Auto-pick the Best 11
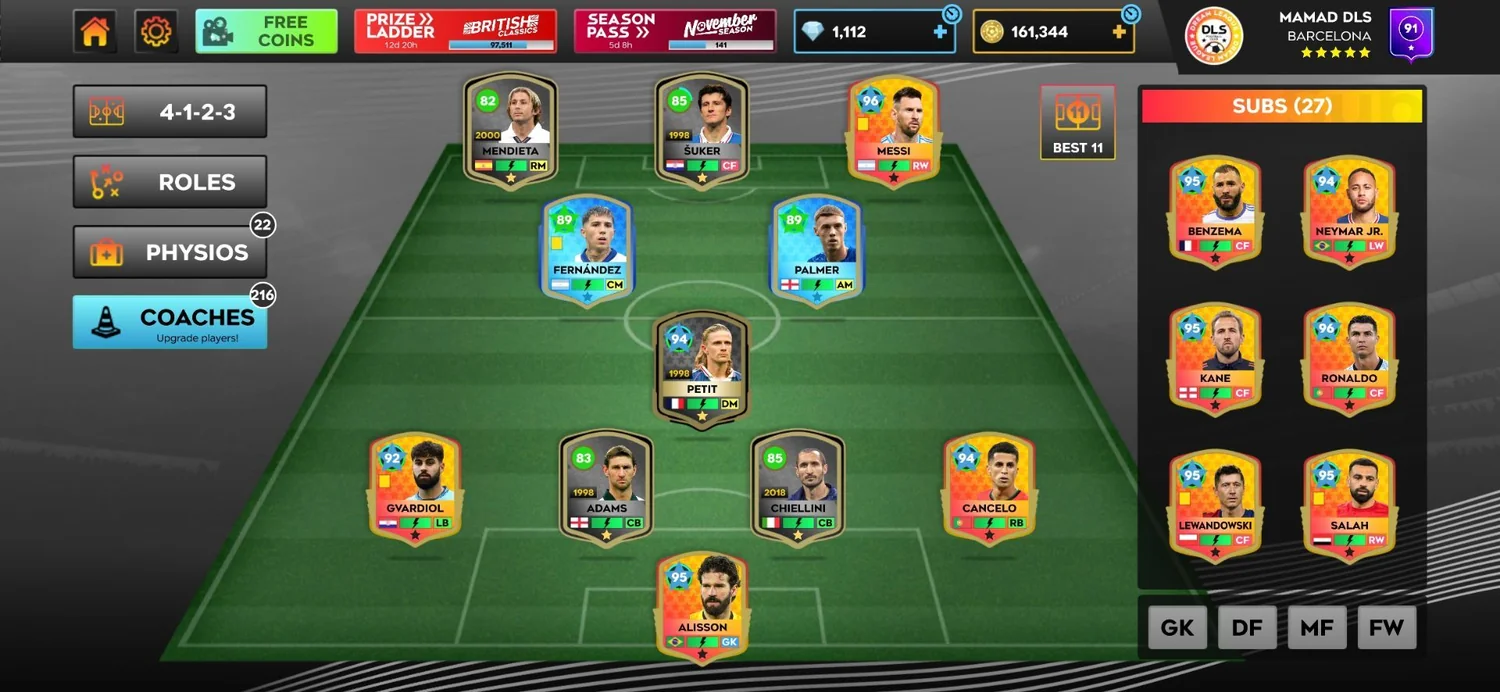The height and width of the screenshot is (692, 1500). pos(1077,122)
